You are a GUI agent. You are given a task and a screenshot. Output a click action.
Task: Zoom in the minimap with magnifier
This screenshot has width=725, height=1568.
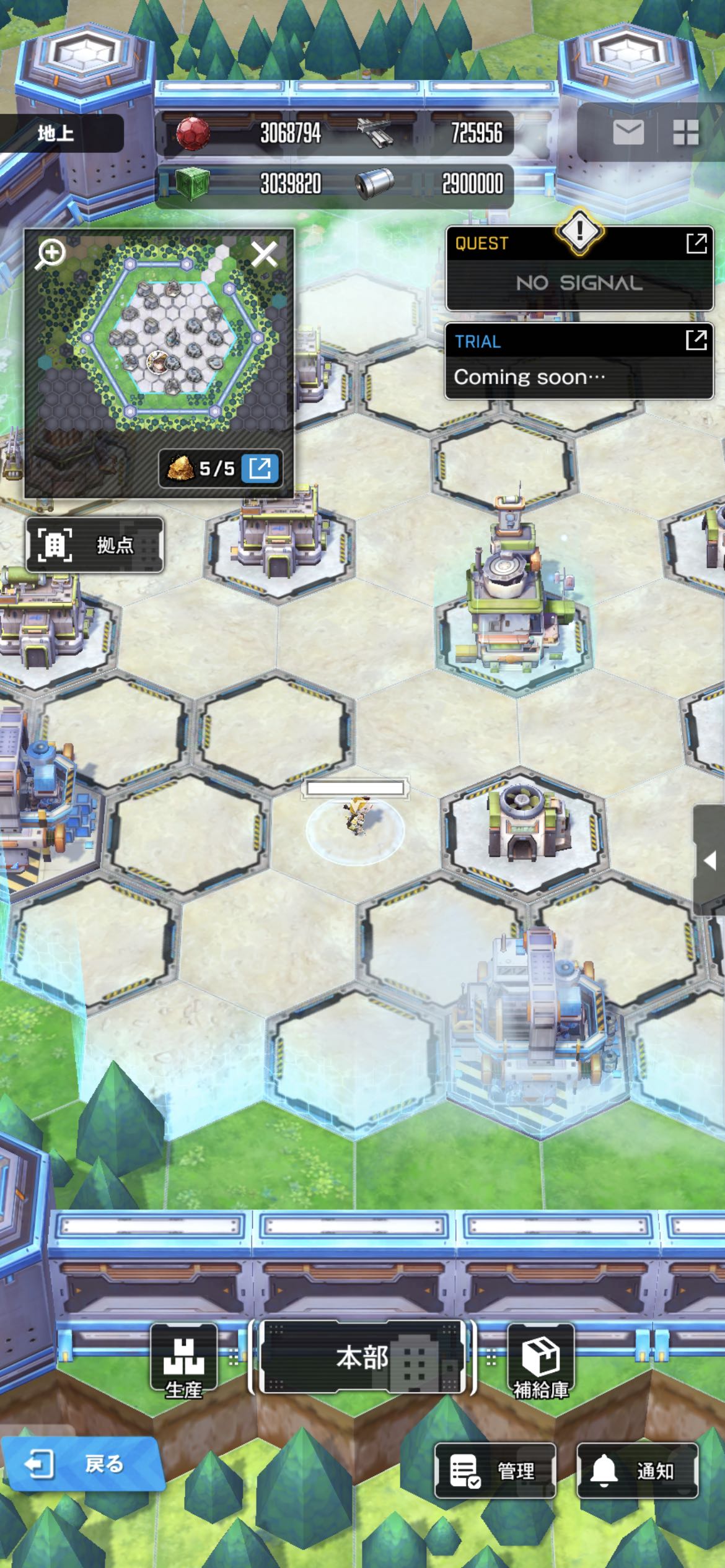tap(51, 254)
